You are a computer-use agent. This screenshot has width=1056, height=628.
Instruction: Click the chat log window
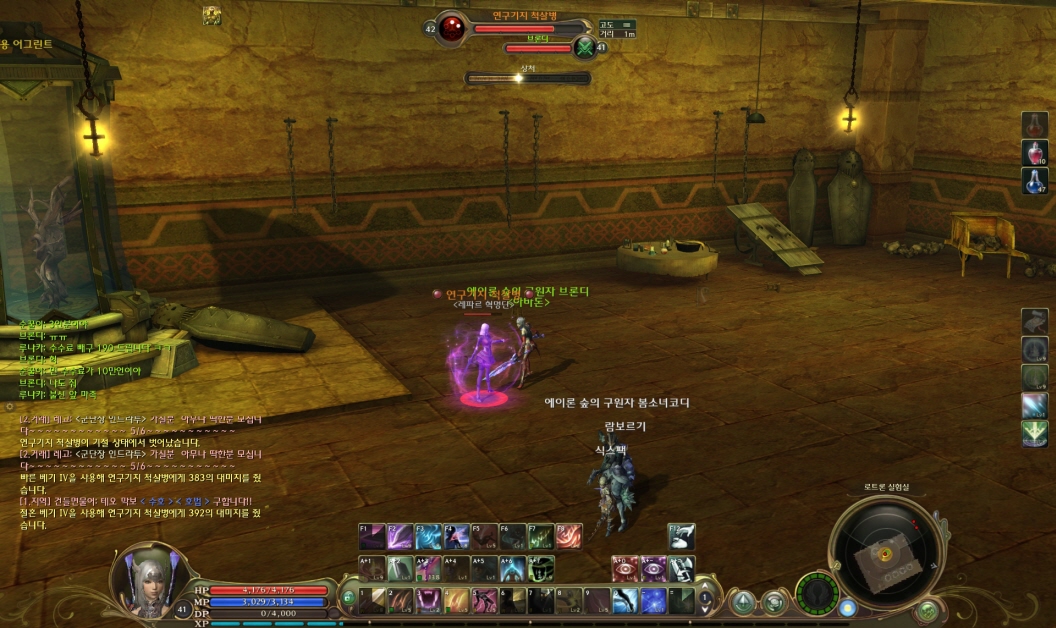140,470
